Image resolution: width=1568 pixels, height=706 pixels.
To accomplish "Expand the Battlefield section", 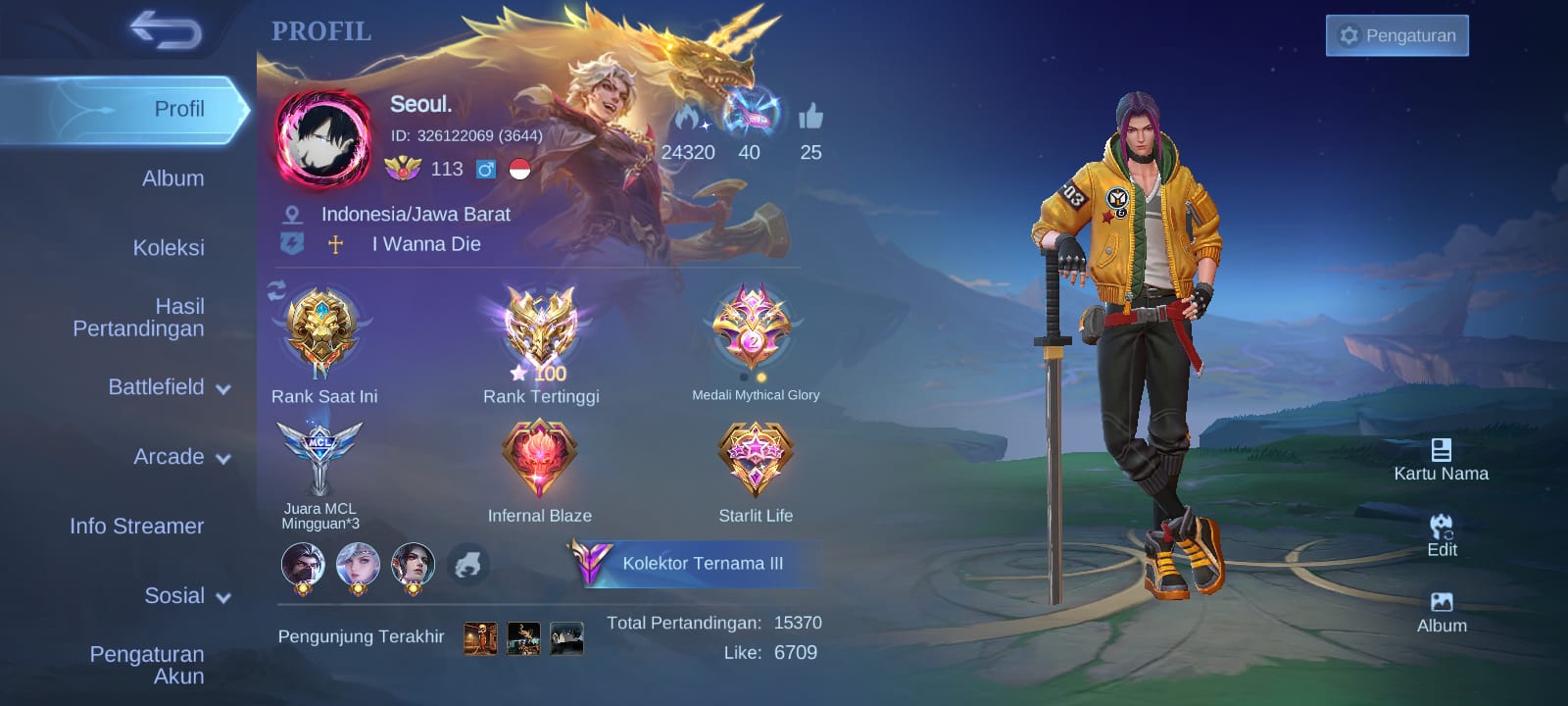I will click(x=169, y=387).
